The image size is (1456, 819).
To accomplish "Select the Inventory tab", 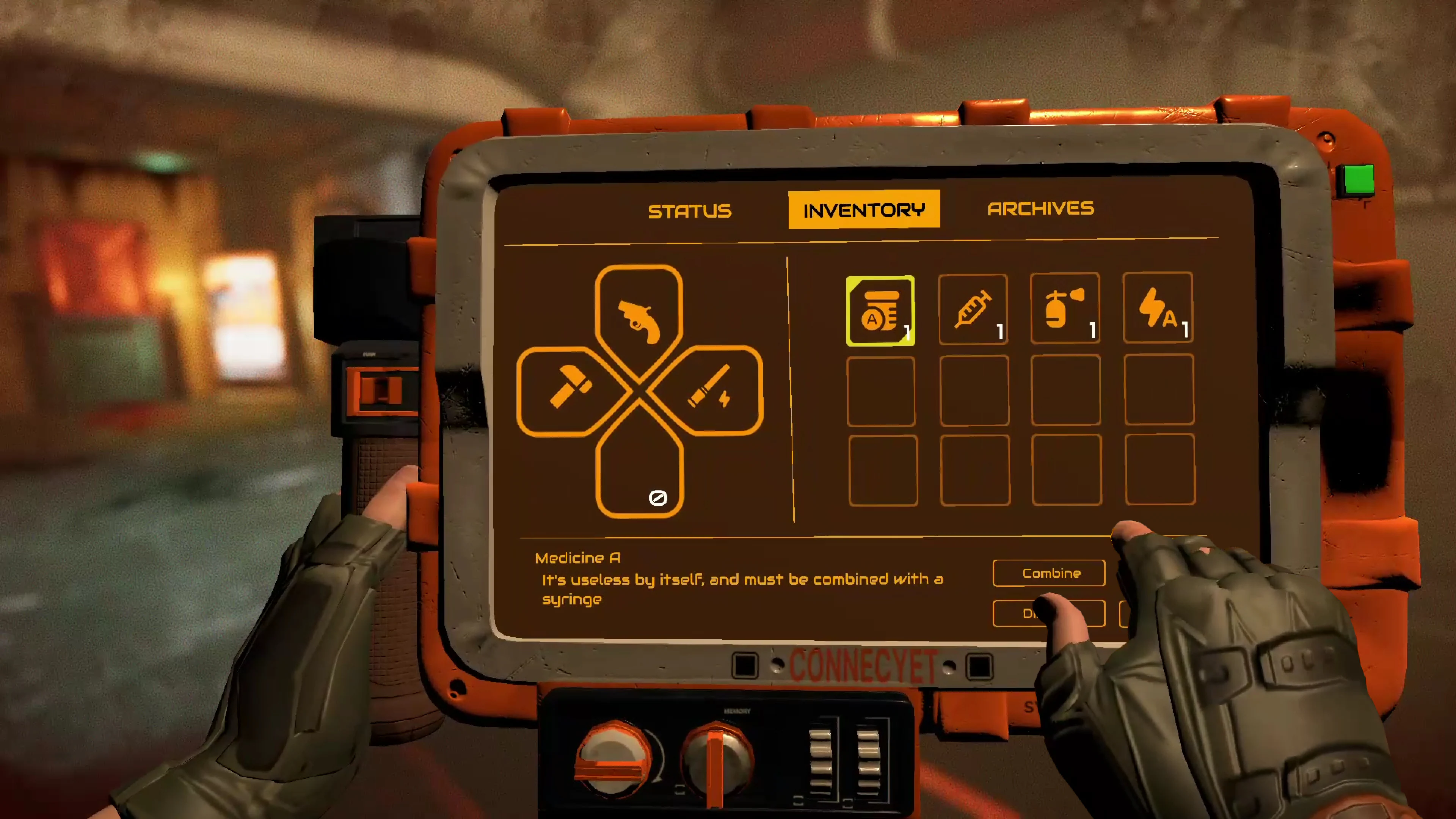I will [x=864, y=210].
